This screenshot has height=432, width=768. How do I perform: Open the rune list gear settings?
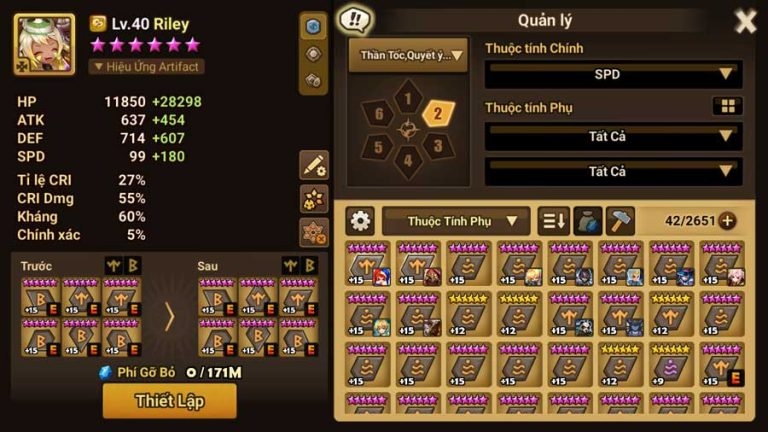[x=360, y=221]
